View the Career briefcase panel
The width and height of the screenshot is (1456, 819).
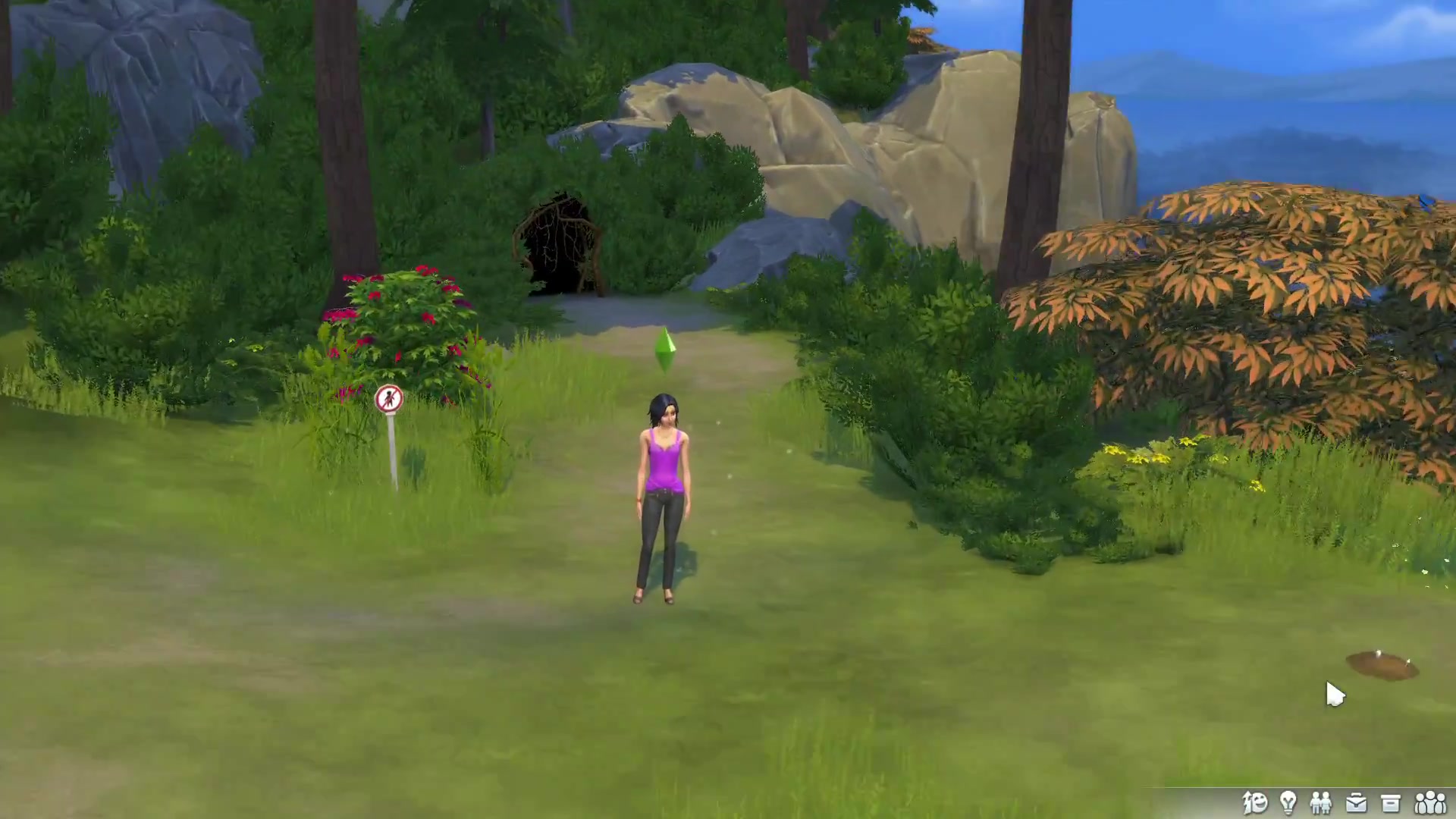pyautogui.click(x=1356, y=802)
